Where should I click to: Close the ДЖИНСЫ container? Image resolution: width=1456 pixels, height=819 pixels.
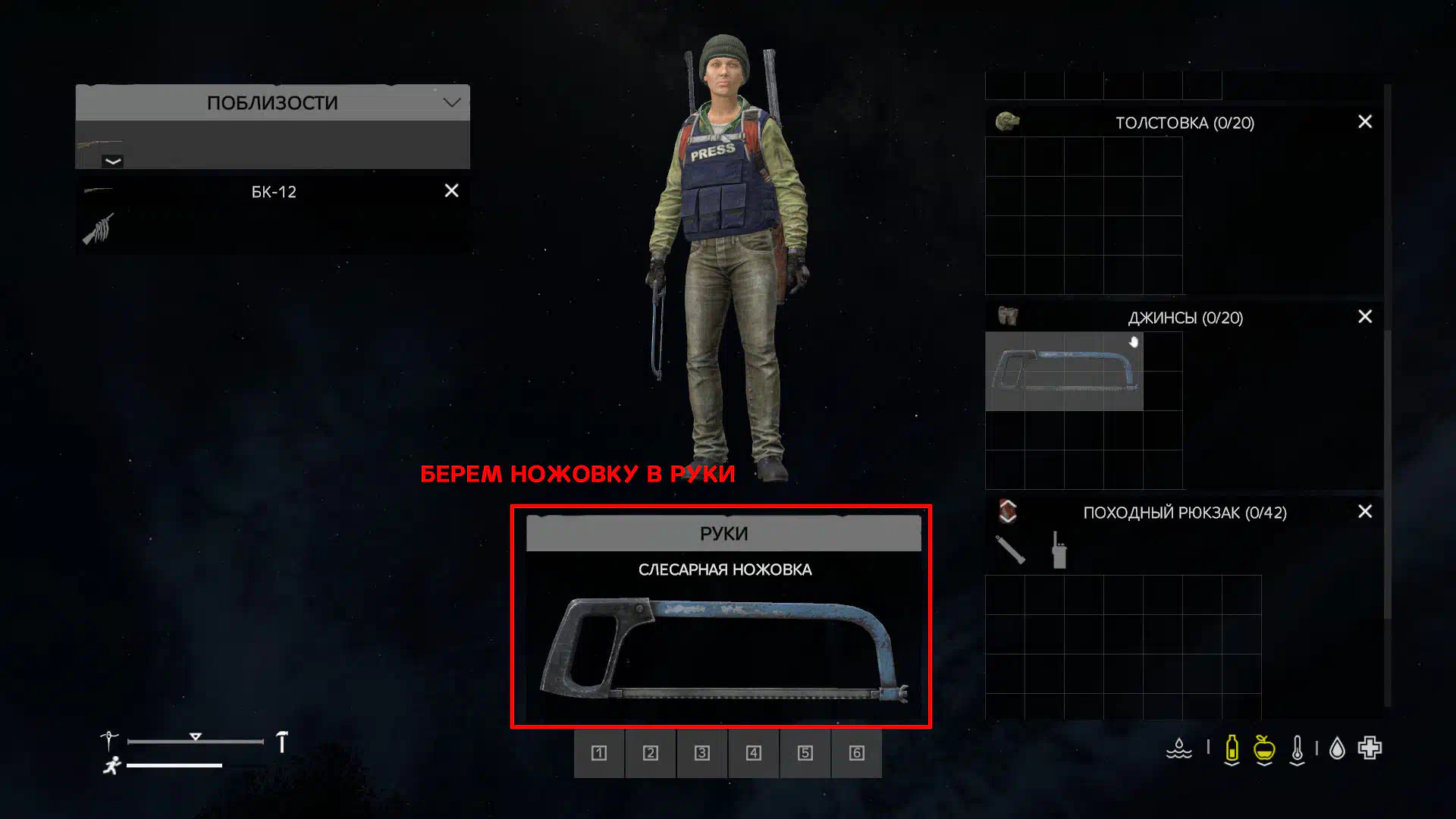coord(1364,317)
